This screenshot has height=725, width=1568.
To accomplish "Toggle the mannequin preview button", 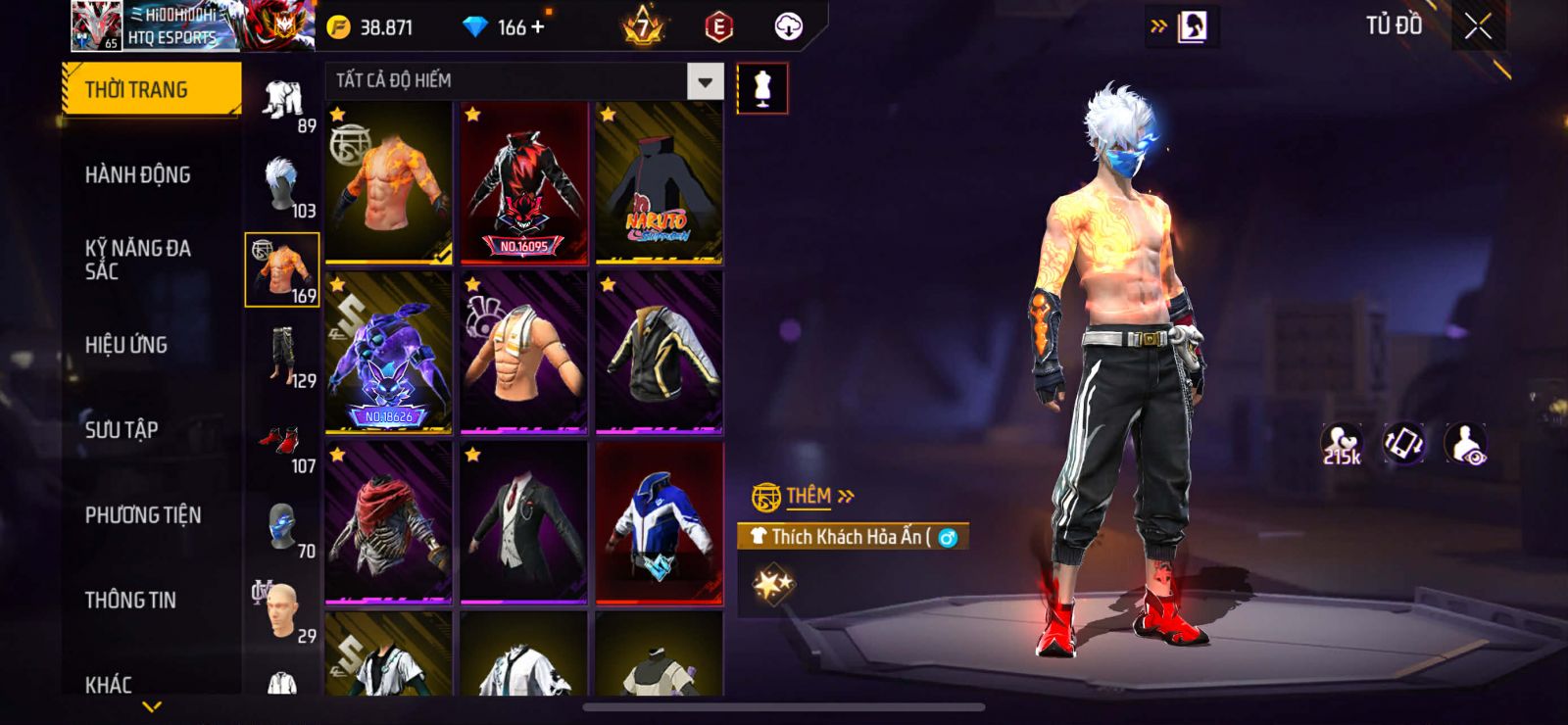I will (x=761, y=88).
